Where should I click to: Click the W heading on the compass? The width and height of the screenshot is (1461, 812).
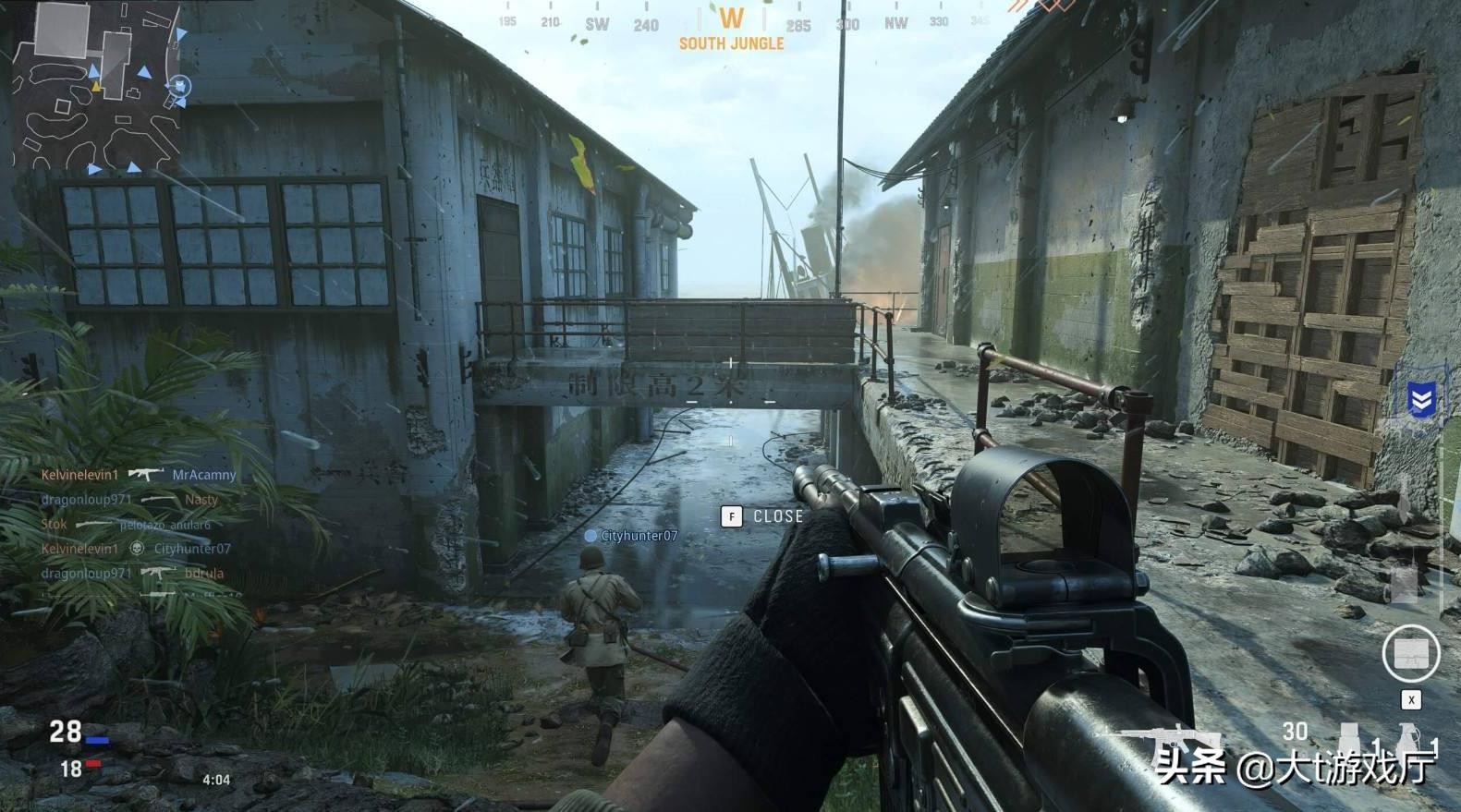point(731,18)
